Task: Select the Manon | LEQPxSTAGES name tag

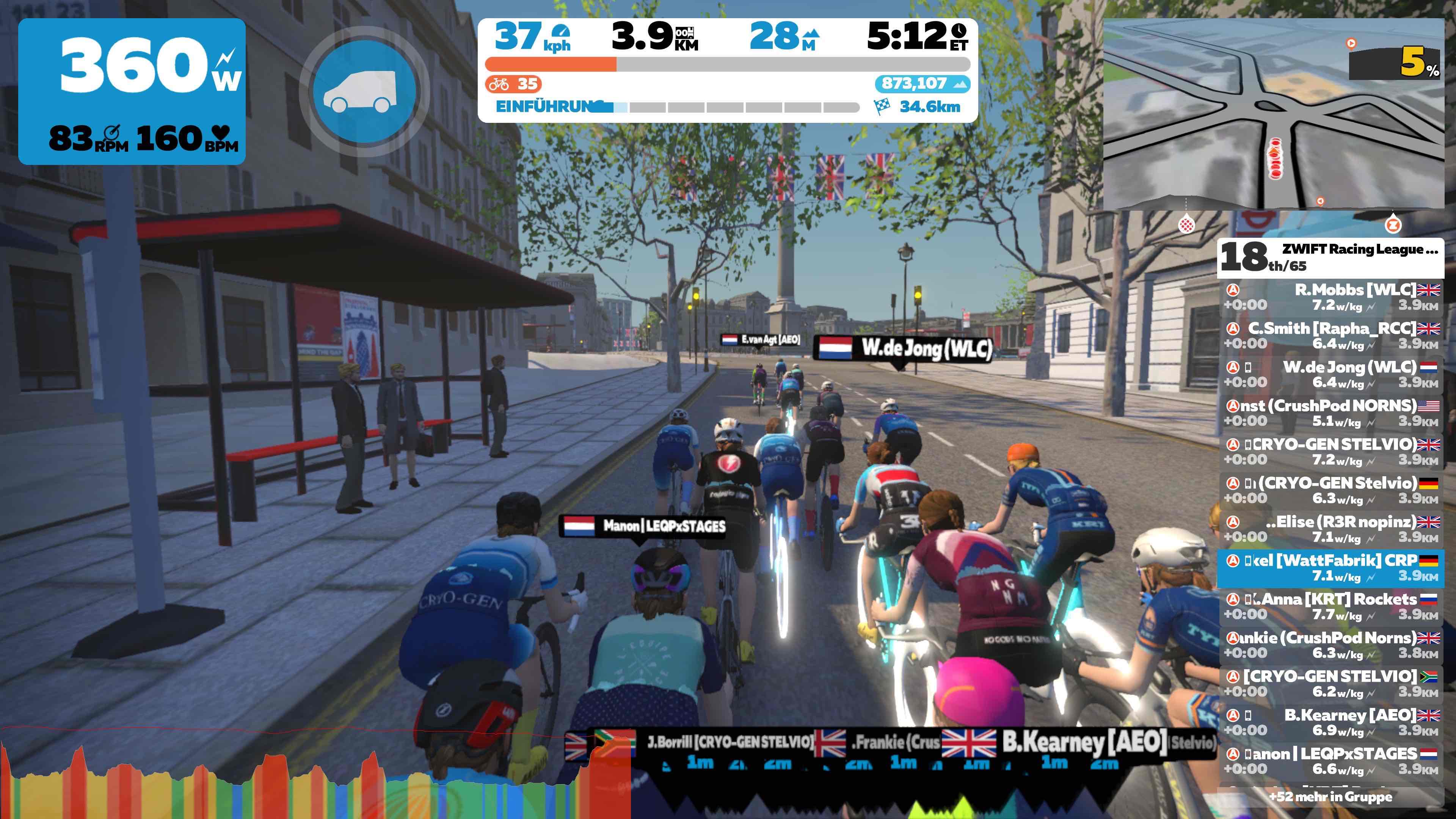Action: tap(643, 526)
